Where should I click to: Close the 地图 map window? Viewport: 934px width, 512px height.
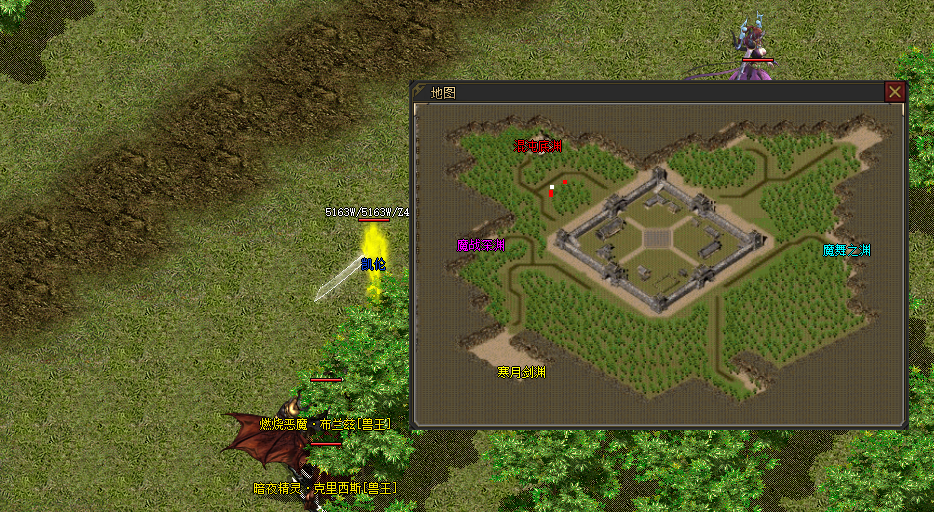[x=895, y=92]
